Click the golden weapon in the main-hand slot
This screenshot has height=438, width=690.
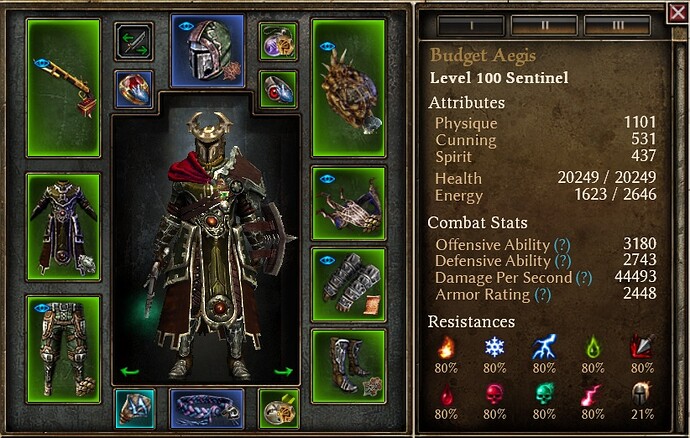click(63, 88)
